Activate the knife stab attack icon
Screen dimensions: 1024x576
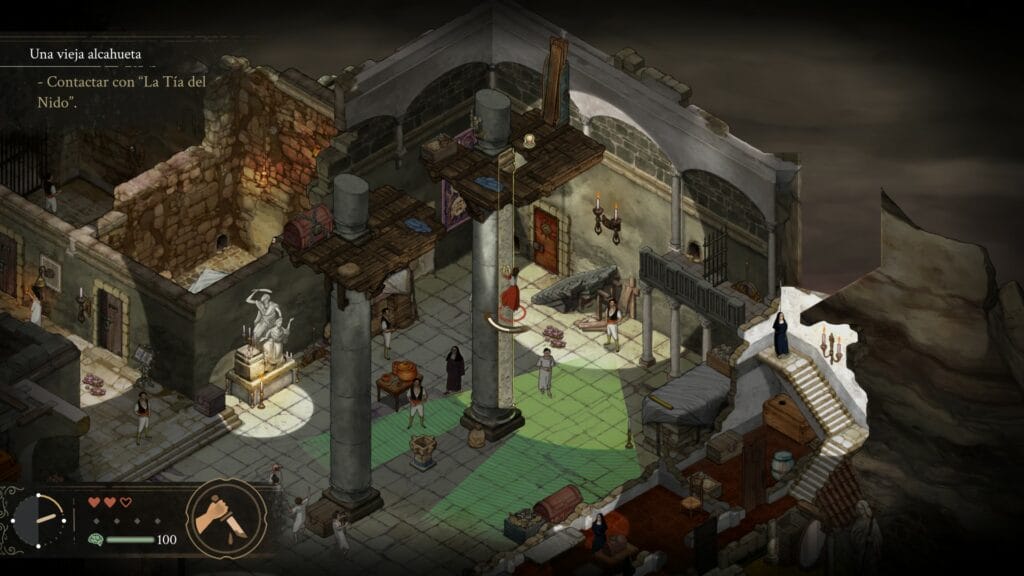226,518
